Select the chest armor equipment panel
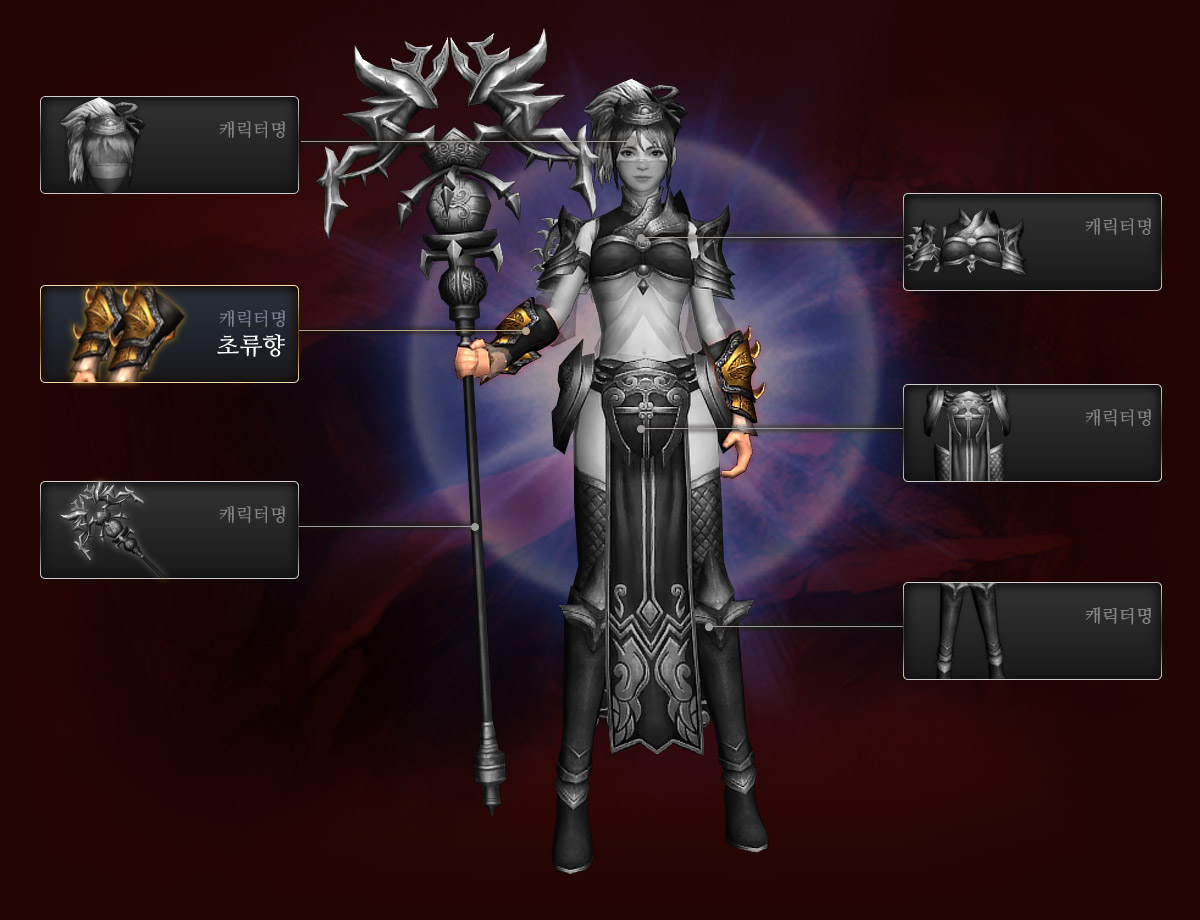Viewport: 1200px width, 920px height. [1032, 242]
